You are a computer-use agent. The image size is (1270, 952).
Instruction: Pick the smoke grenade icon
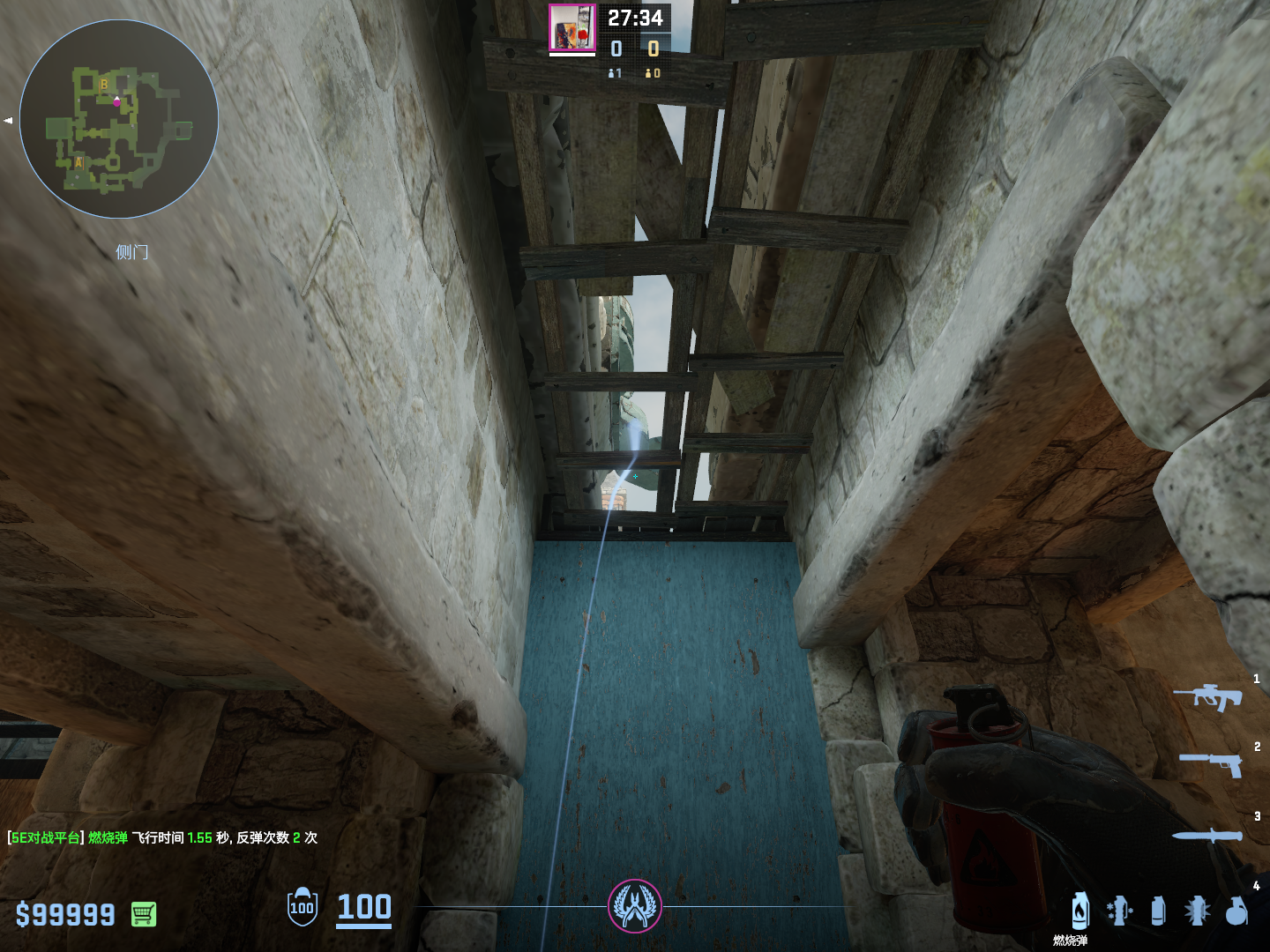(x=1158, y=911)
